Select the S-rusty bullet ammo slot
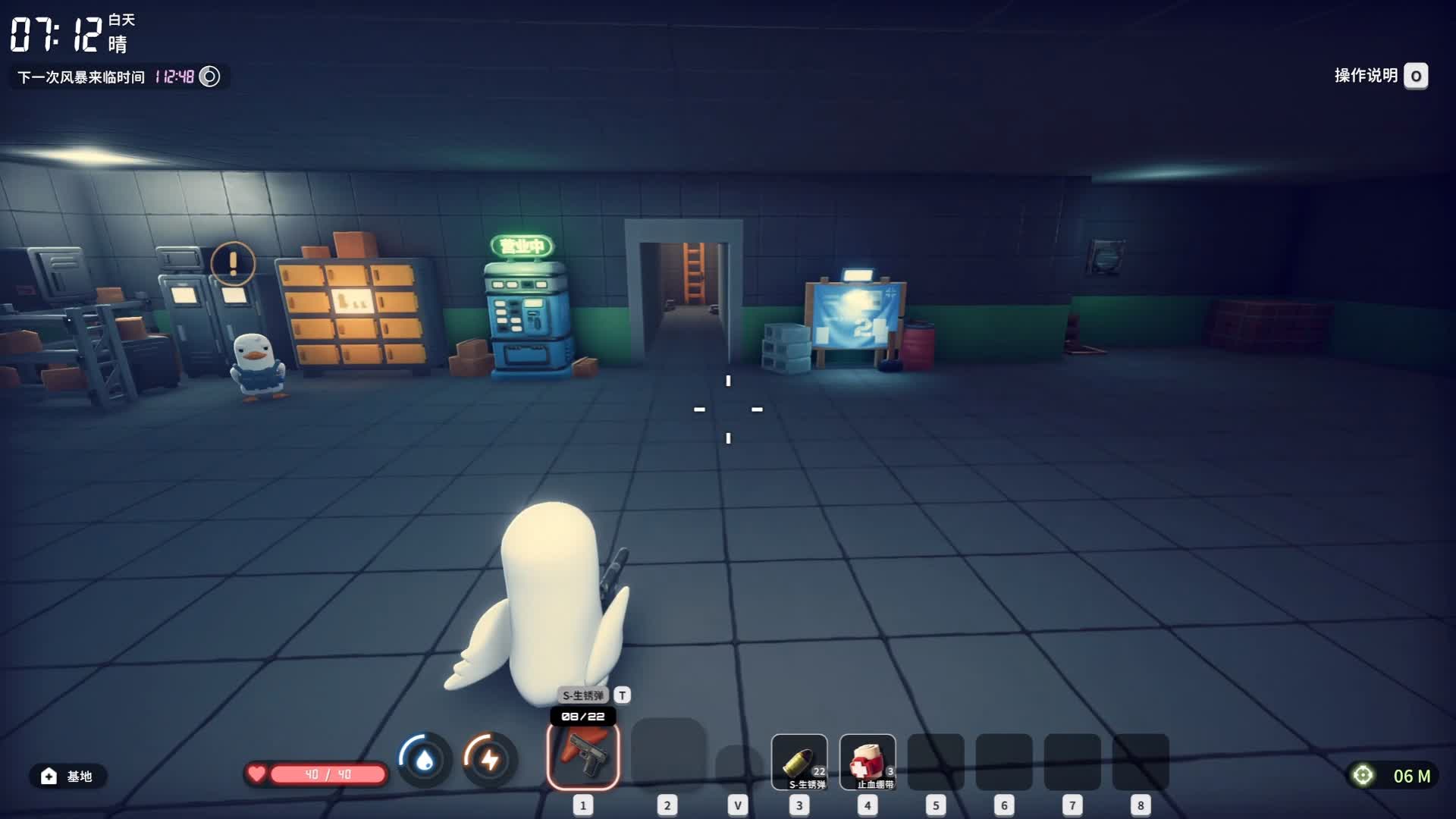This screenshot has width=1456, height=819. point(799,762)
